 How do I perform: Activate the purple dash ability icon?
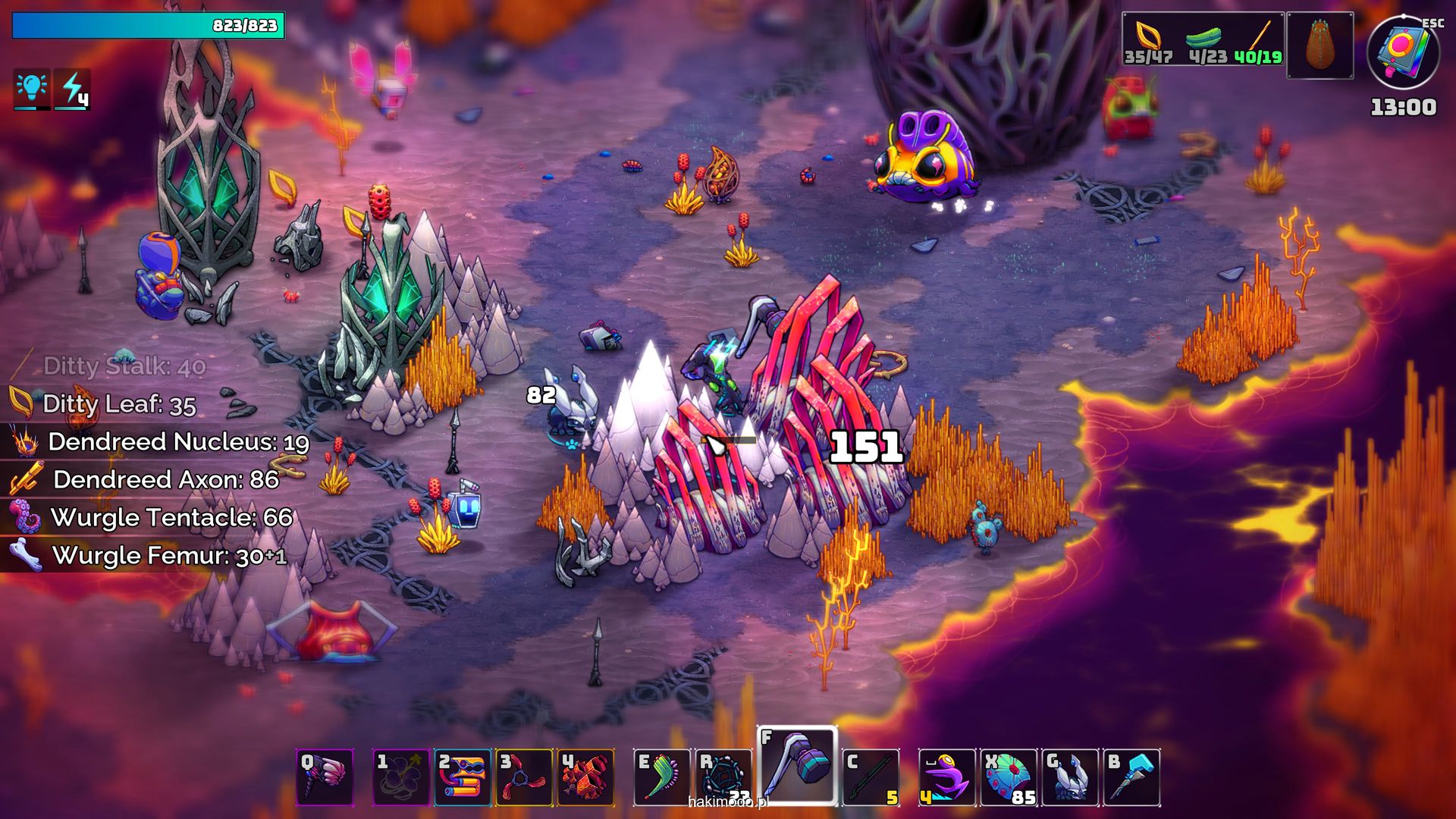tap(947, 777)
